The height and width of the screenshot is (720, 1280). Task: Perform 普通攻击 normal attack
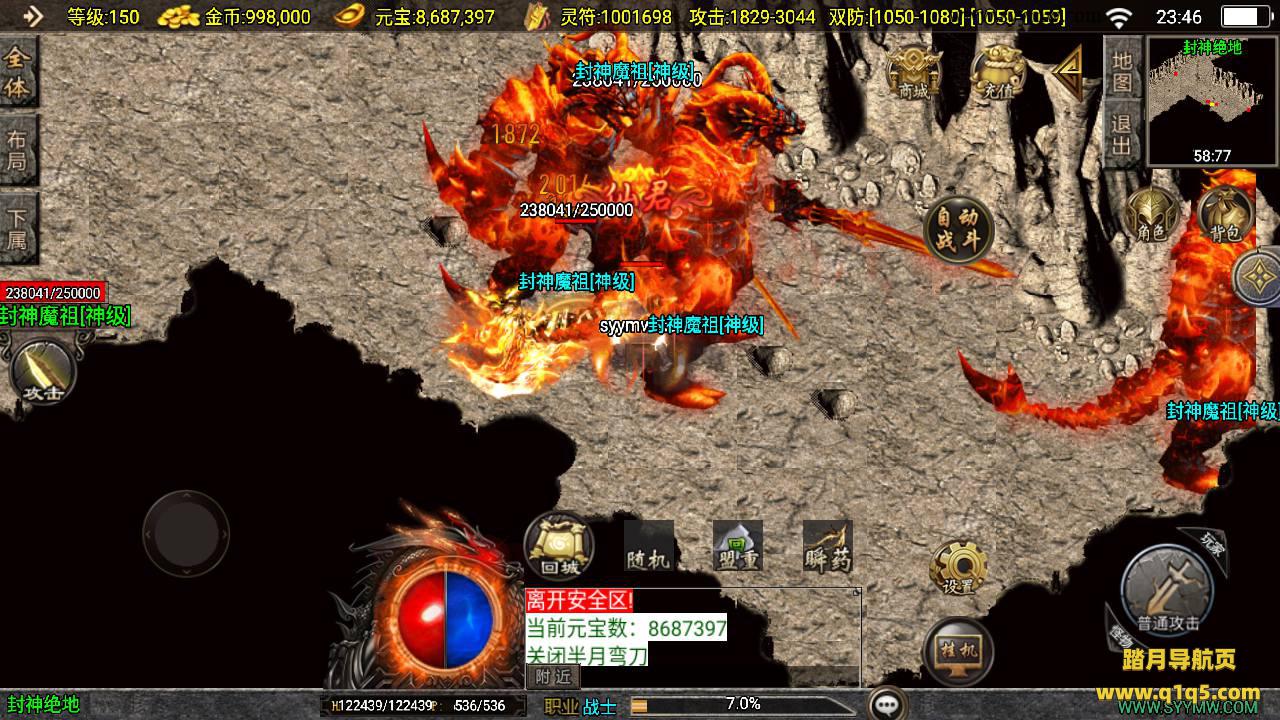coord(1166,592)
